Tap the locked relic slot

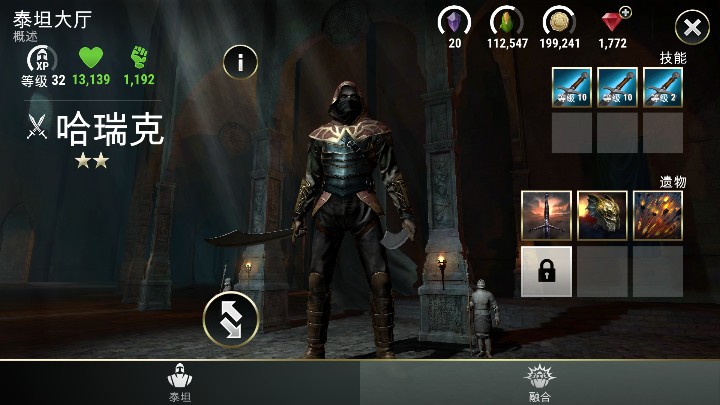(x=547, y=271)
